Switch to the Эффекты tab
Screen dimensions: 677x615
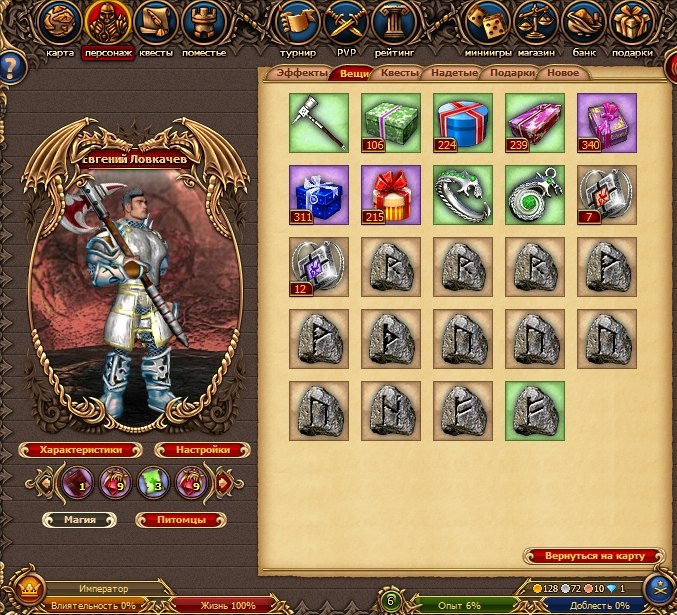pyautogui.click(x=302, y=73)
